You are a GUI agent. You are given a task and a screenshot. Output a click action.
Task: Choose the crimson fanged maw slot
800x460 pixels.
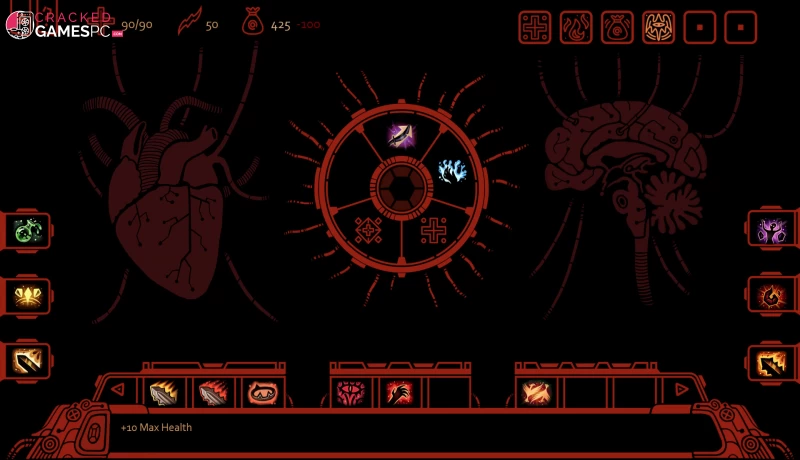(x=353, y=393)
